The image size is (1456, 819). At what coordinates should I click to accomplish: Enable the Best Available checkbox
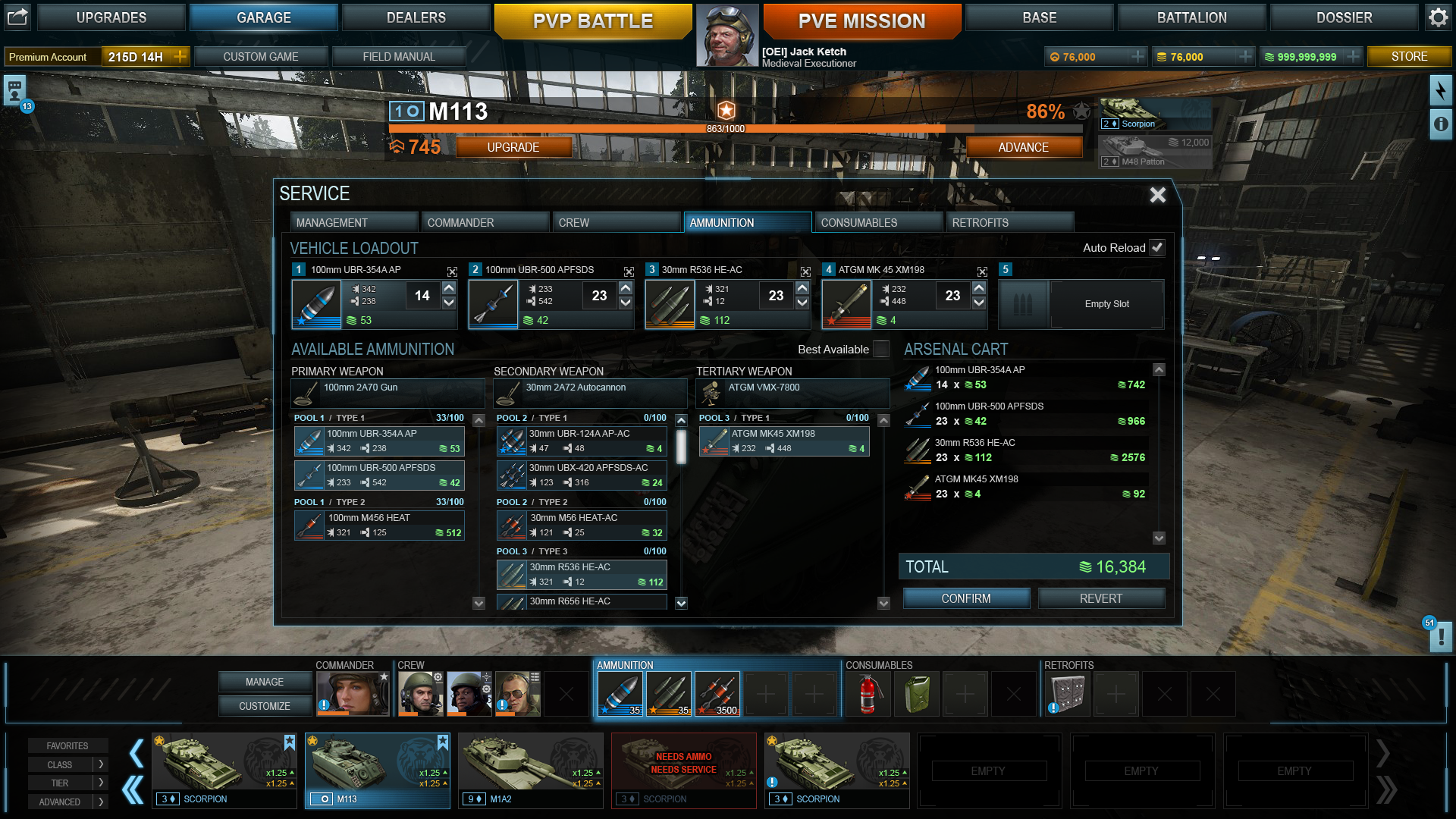coord(881,349)
